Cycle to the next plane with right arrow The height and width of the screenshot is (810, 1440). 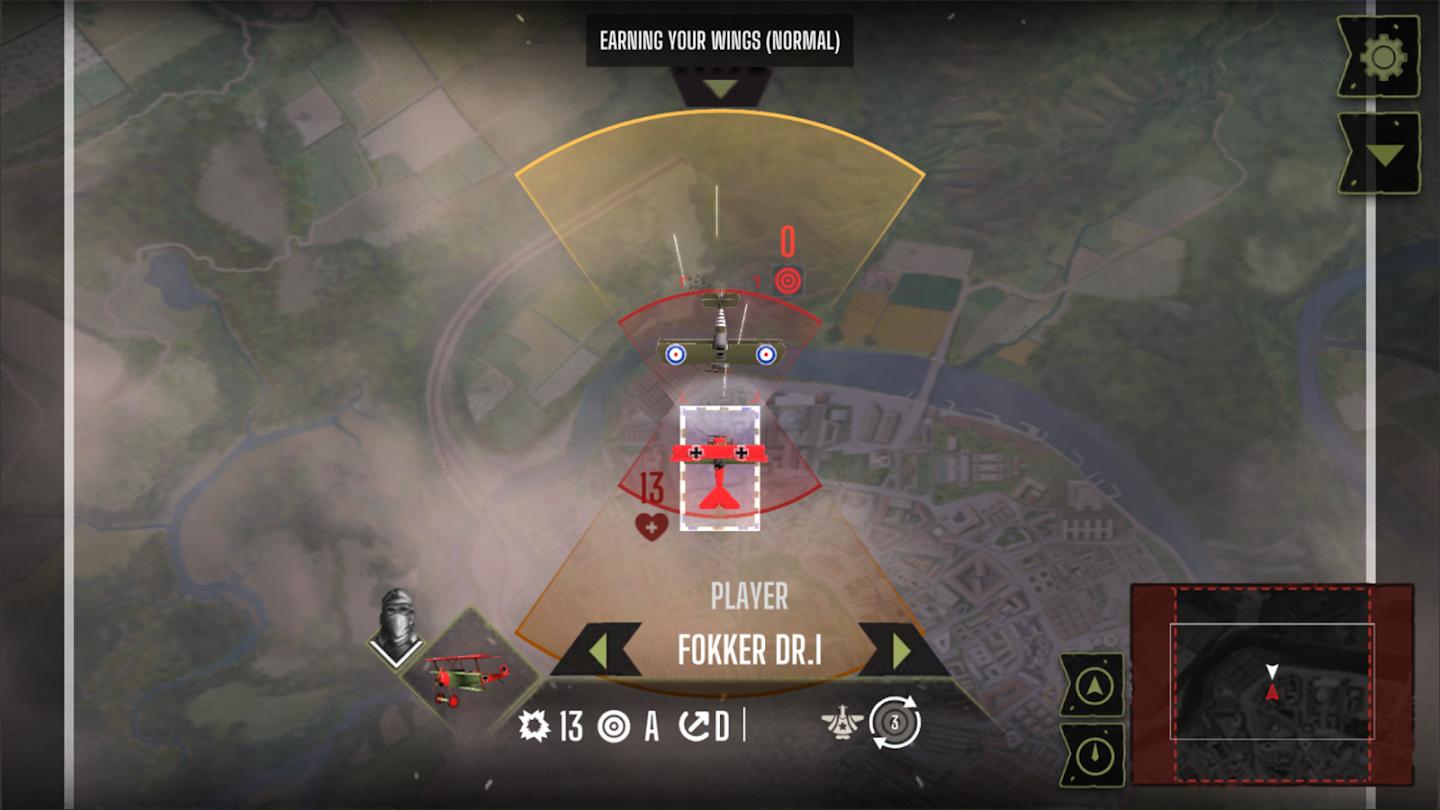[x=901, y=651]
